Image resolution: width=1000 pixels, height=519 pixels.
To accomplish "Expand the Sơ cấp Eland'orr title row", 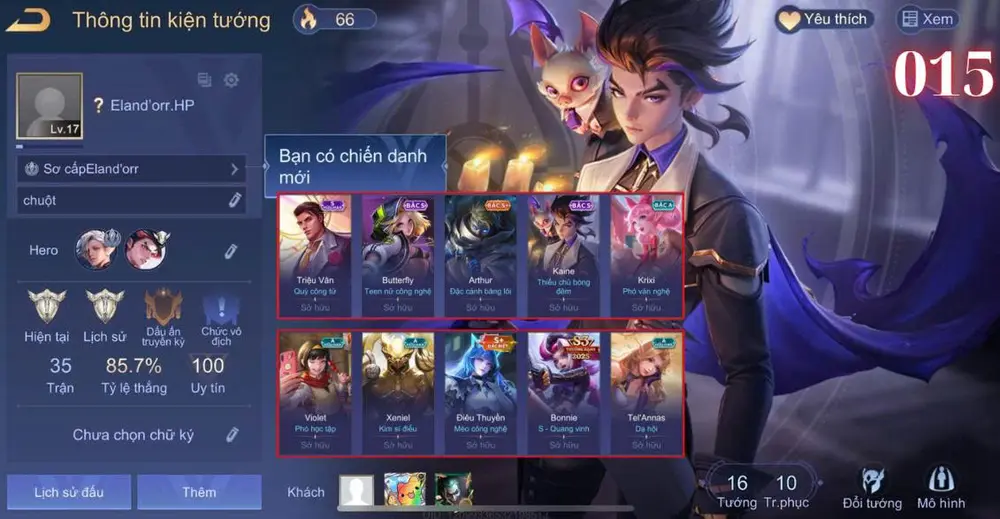I will tap(131, 169).
